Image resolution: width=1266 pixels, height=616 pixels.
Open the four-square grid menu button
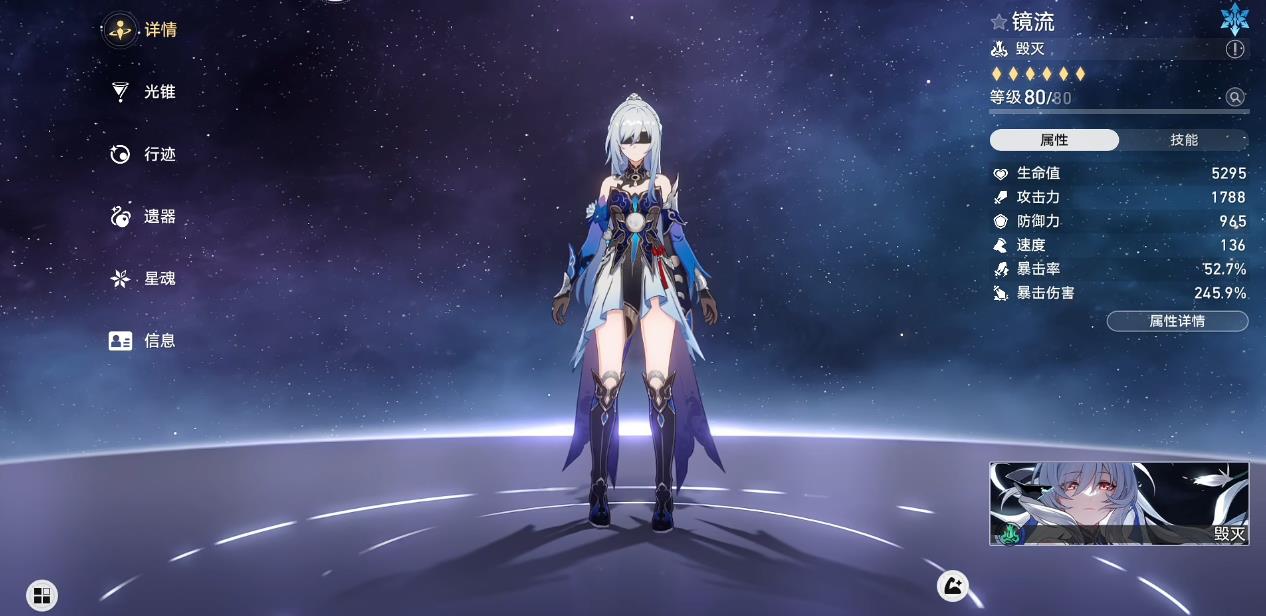pos(42,596)
